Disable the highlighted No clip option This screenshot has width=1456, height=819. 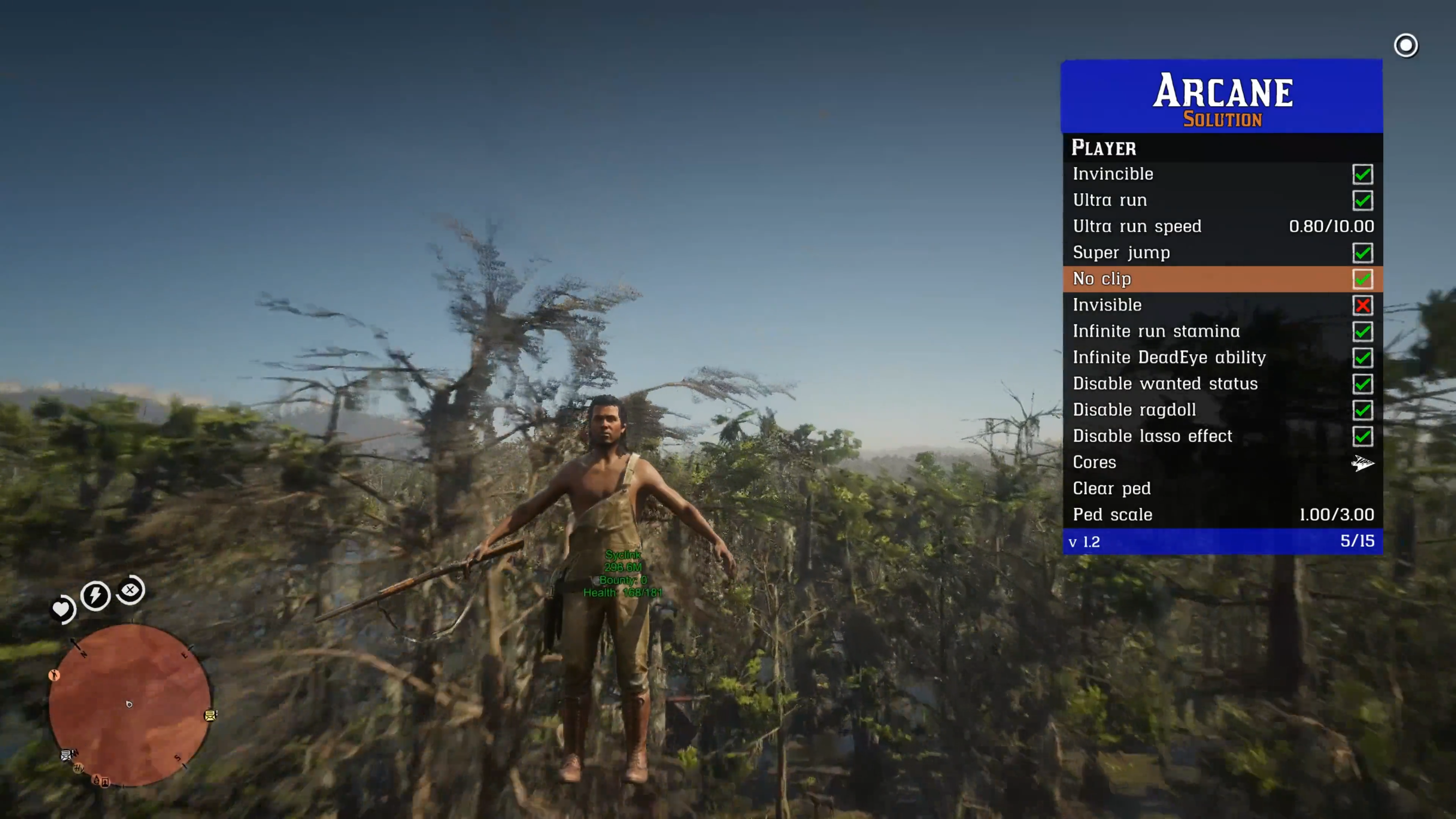[1362, 279]
